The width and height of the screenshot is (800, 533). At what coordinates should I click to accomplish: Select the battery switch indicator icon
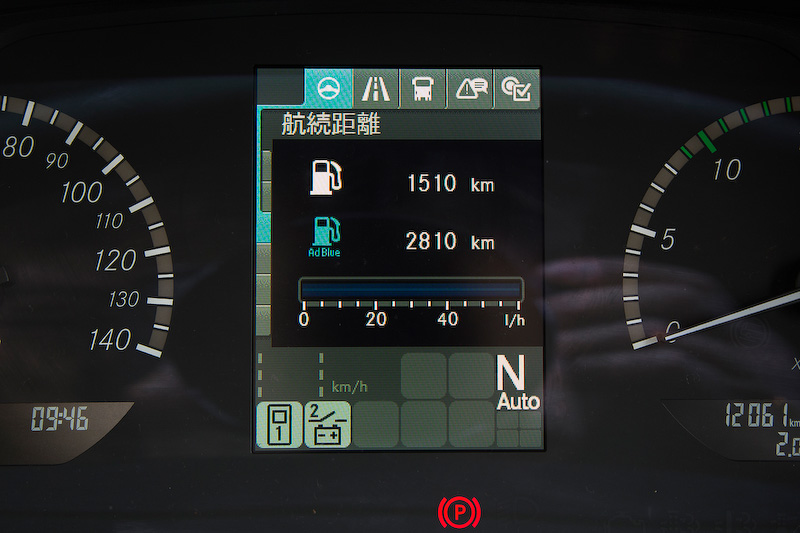click(327, 425)
